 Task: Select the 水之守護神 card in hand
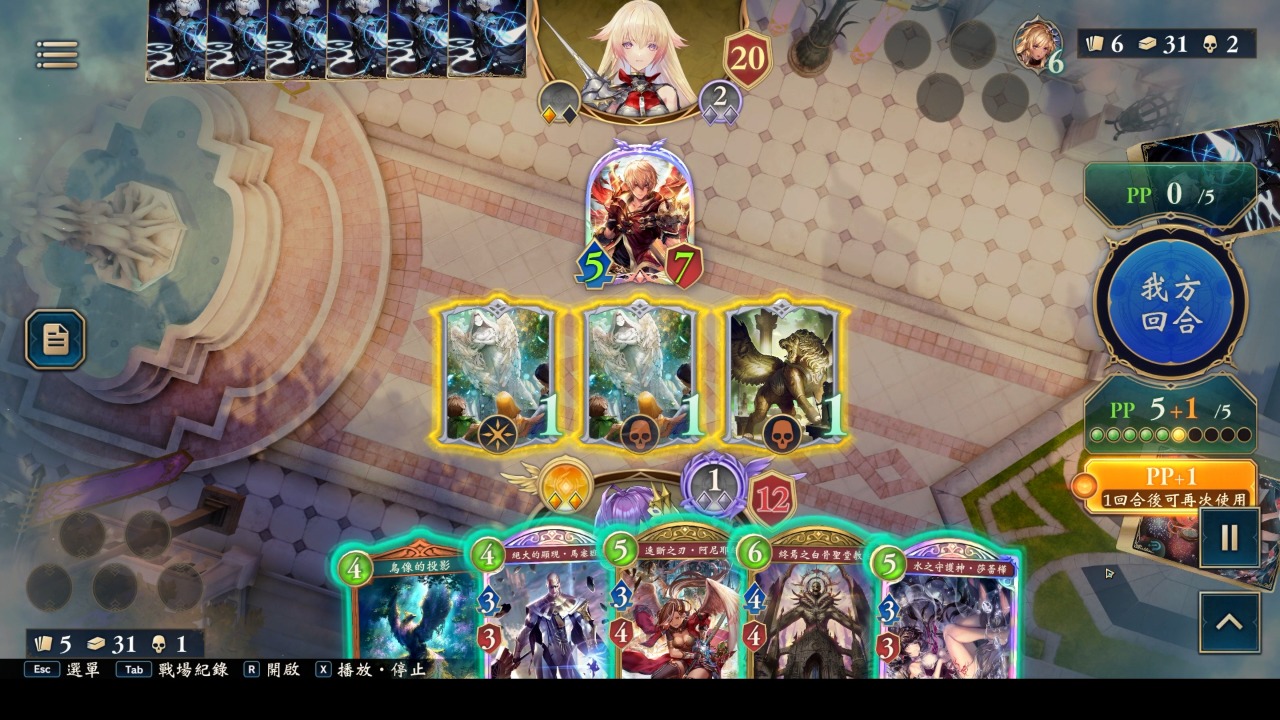coord(945,620)
